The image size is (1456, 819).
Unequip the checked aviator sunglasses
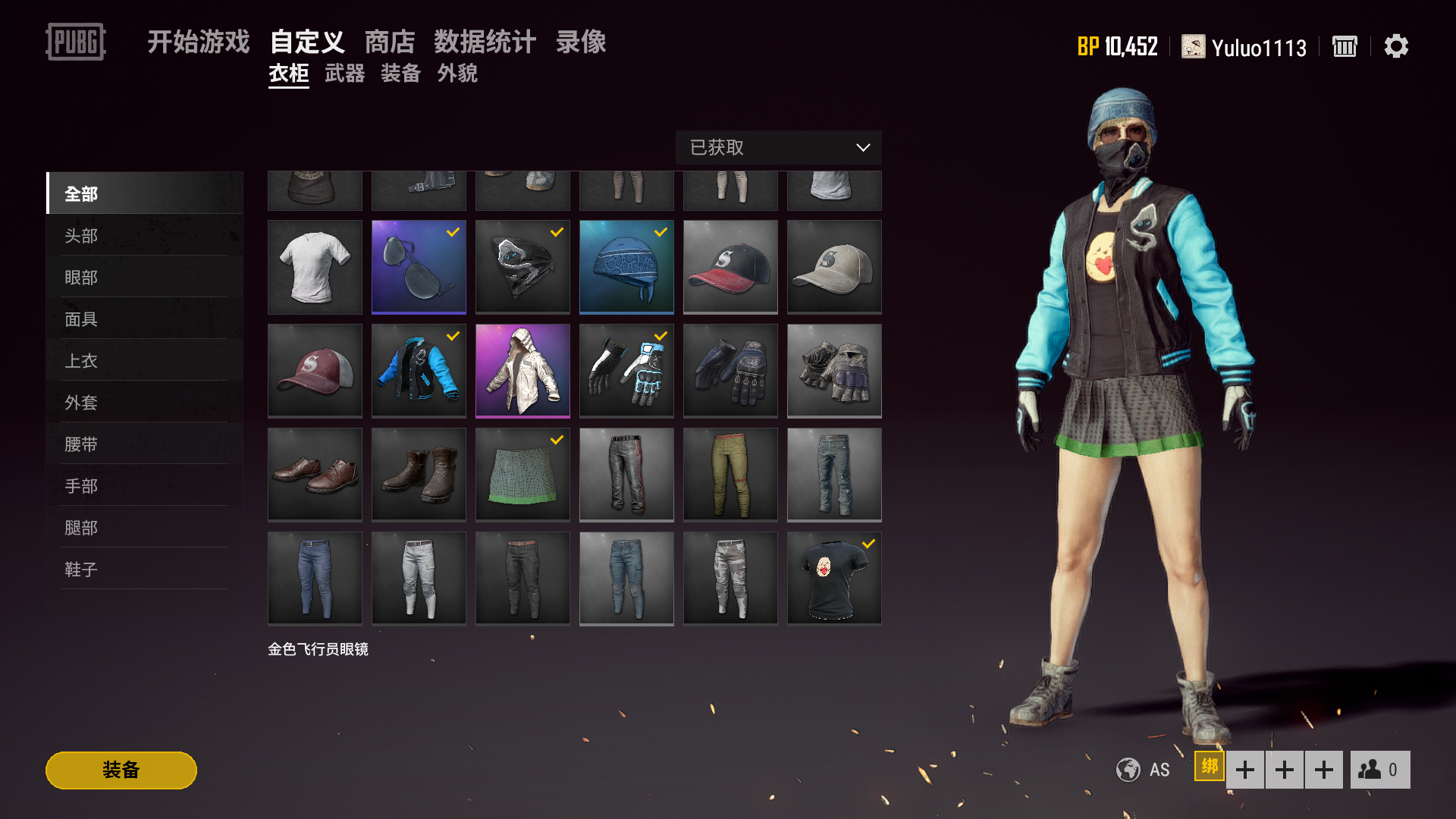click(419, 267)
